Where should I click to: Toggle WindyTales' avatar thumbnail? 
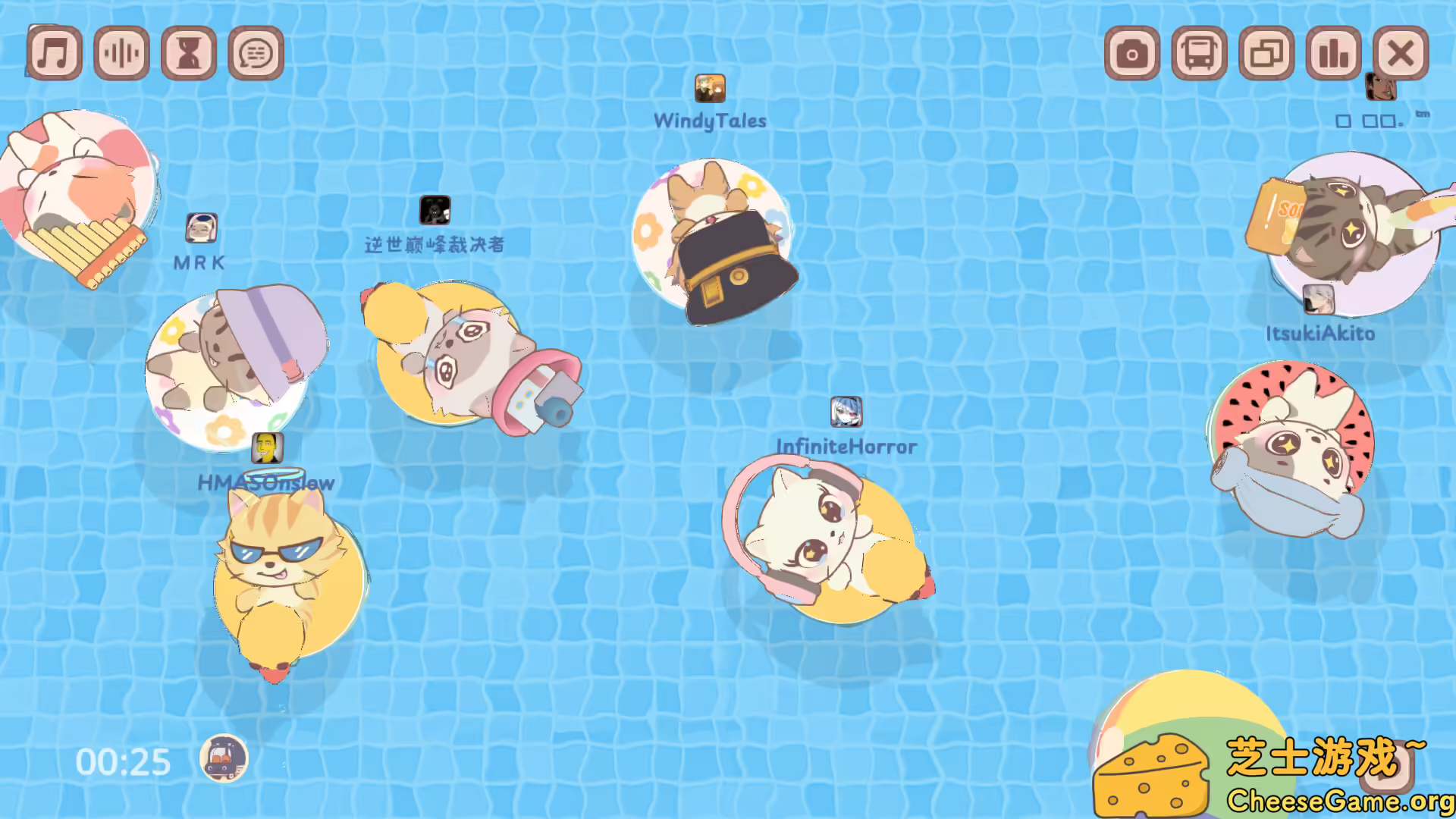pyautogui.click(x=710, y=87)
